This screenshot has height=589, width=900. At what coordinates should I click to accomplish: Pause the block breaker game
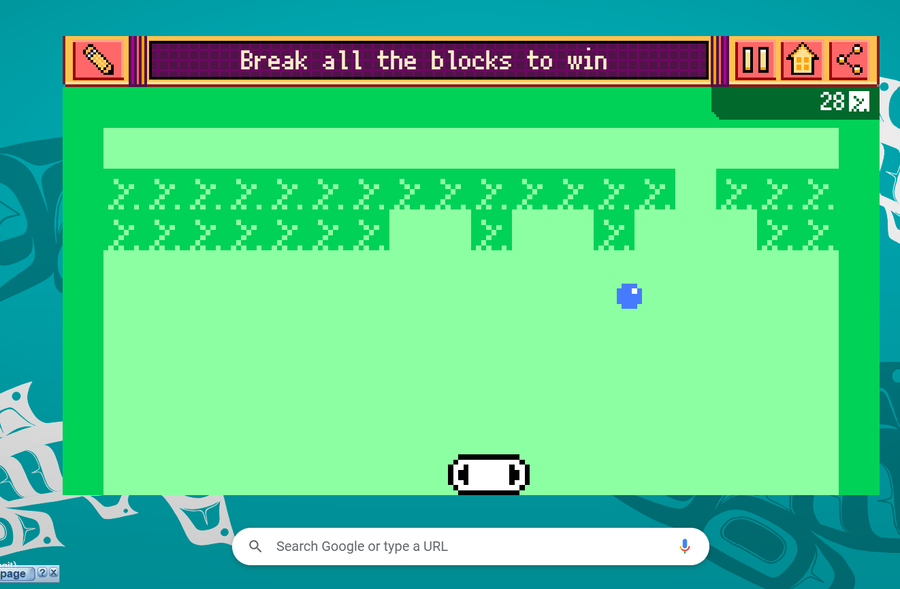756,61
